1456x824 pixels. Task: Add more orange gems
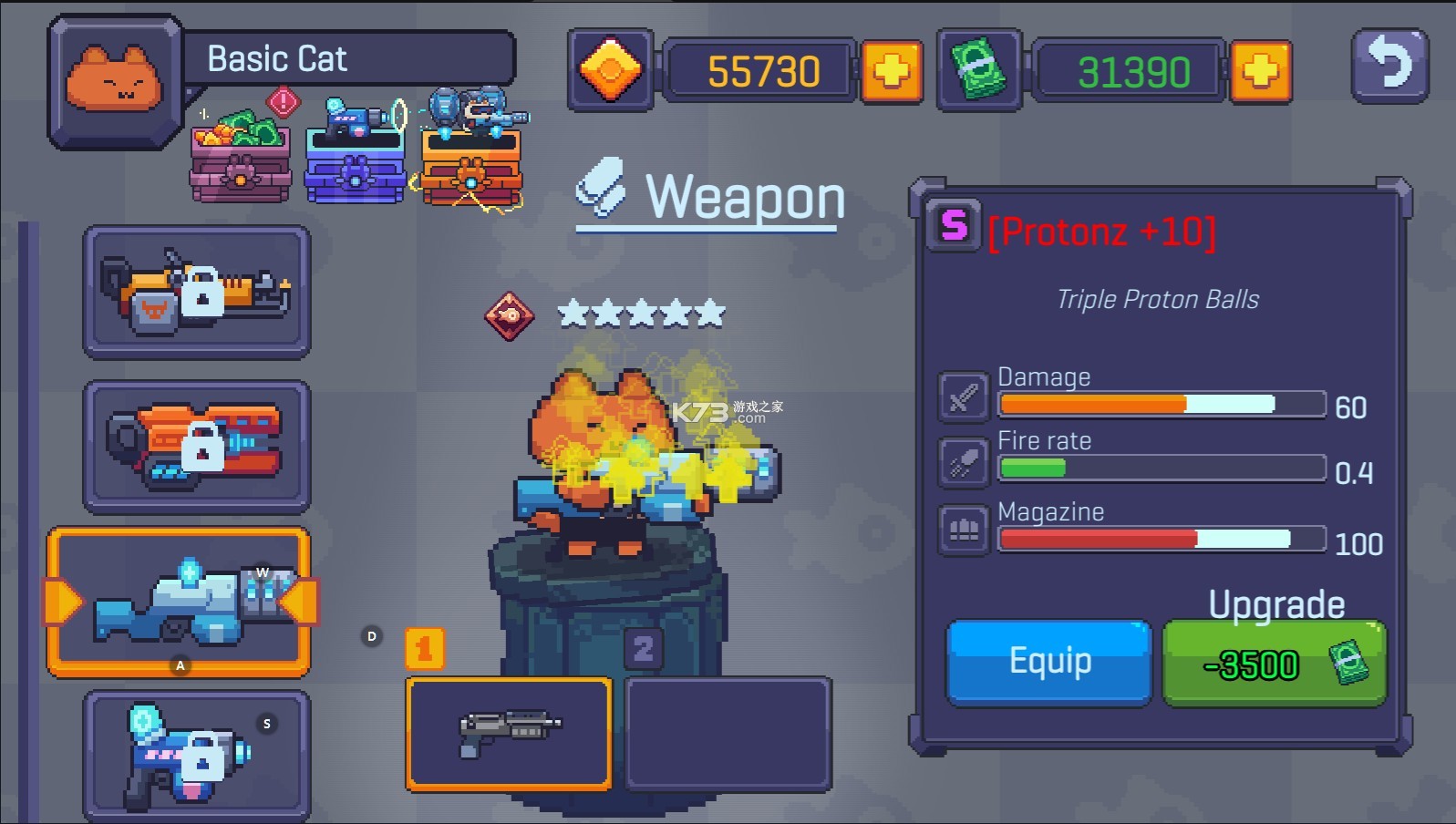(x=890, y=71)
